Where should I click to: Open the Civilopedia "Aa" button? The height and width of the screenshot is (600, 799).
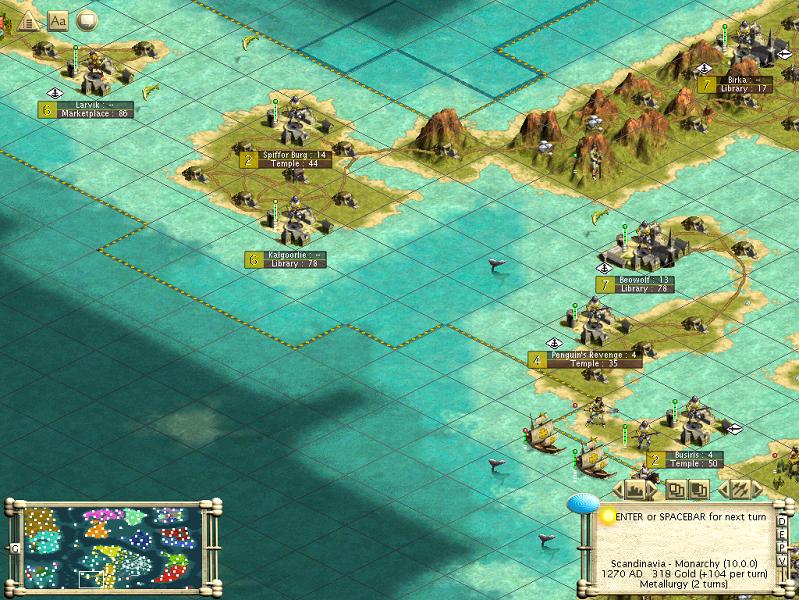click(x=57, y=19)
